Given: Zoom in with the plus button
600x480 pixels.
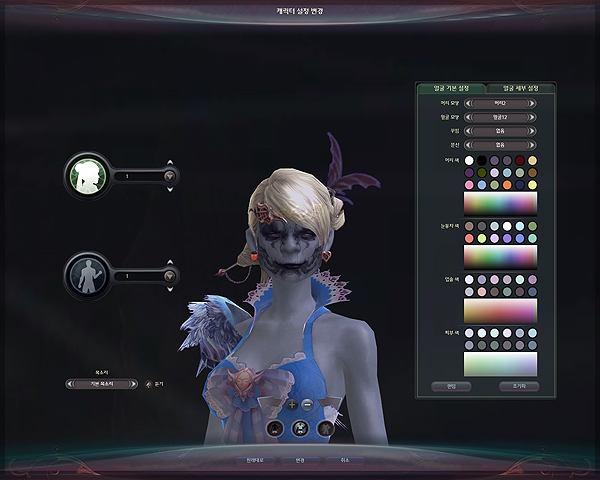Looking at the screenshot, I should (292, 404).
